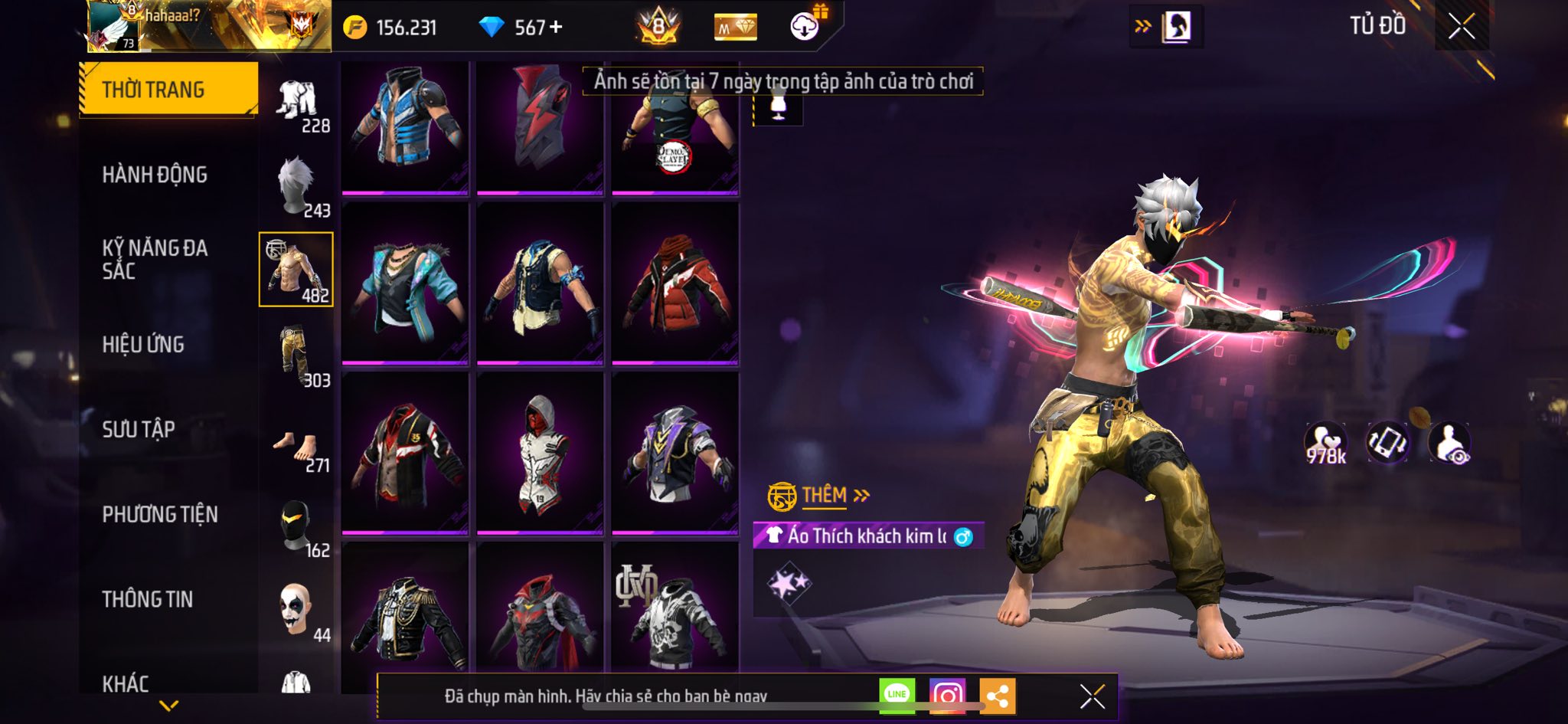This screenshot has height=724, width=1568.
Task: Add diamonds with the plus button
Action: [557, 28]
